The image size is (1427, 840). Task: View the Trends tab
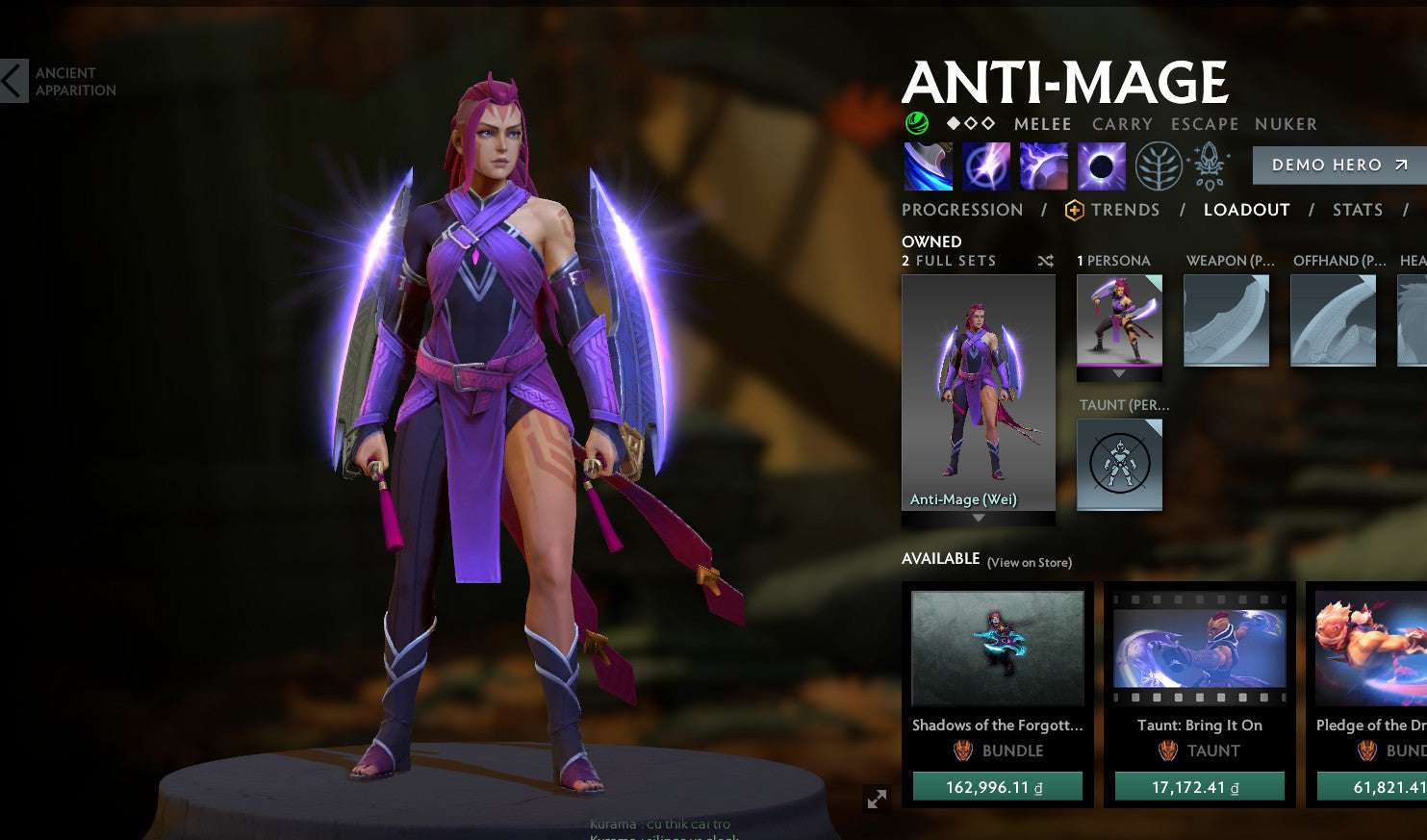pos(1127,210)
